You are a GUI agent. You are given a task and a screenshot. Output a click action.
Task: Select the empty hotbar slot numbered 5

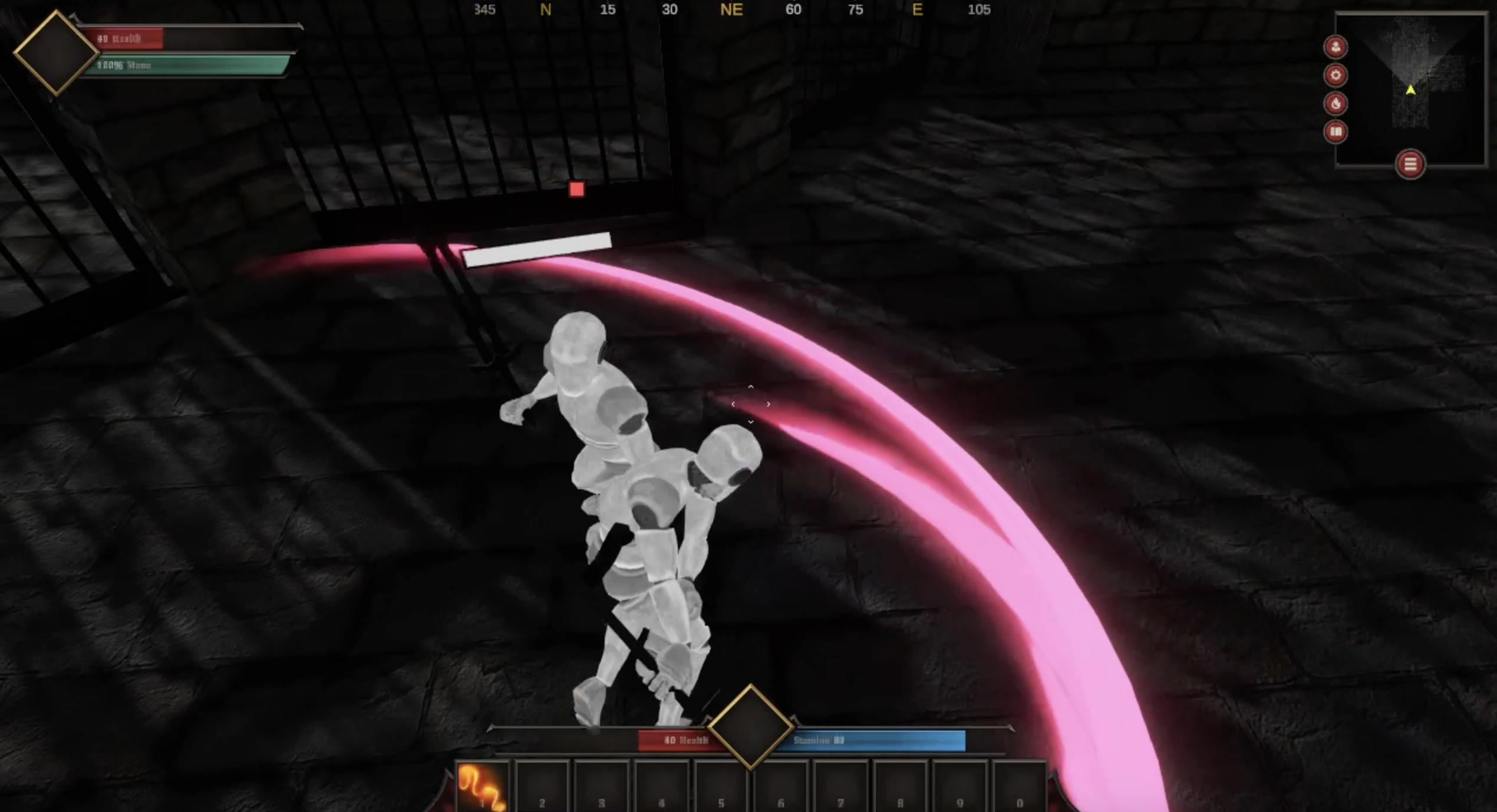tap(721, 787)
